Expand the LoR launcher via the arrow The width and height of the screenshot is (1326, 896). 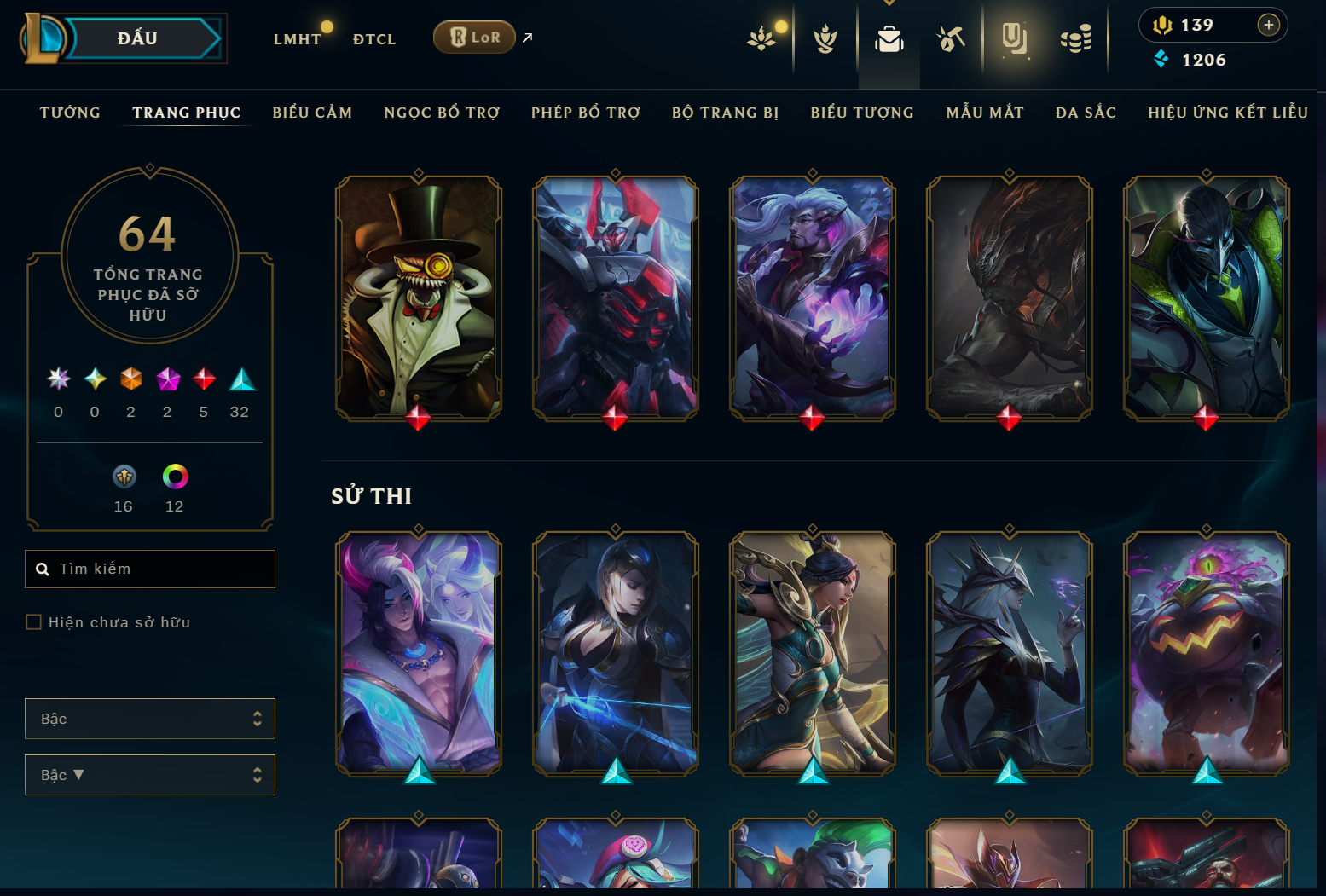click(528, 38)
